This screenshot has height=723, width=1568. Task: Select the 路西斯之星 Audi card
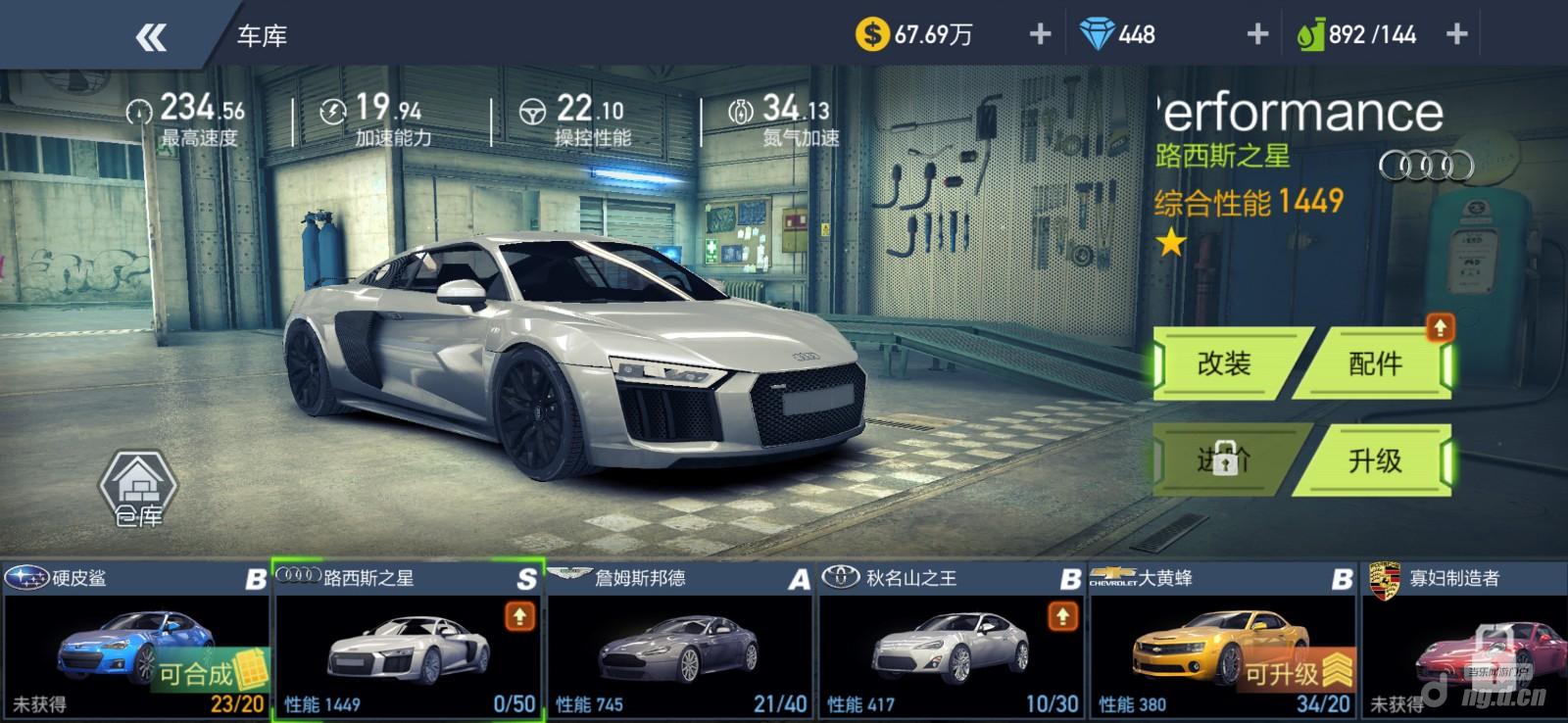(408, 642)
